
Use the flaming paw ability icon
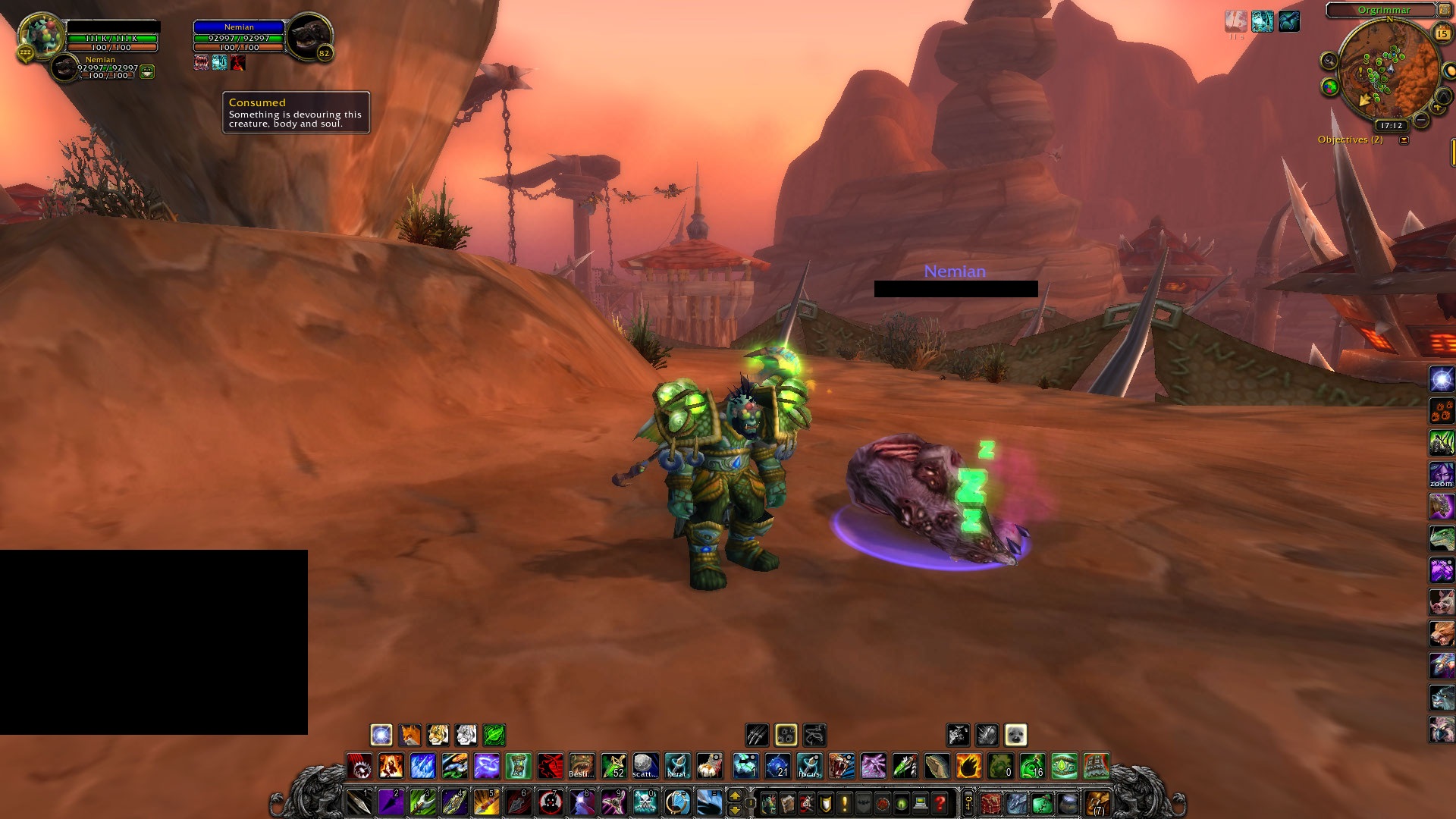(968, 766)
